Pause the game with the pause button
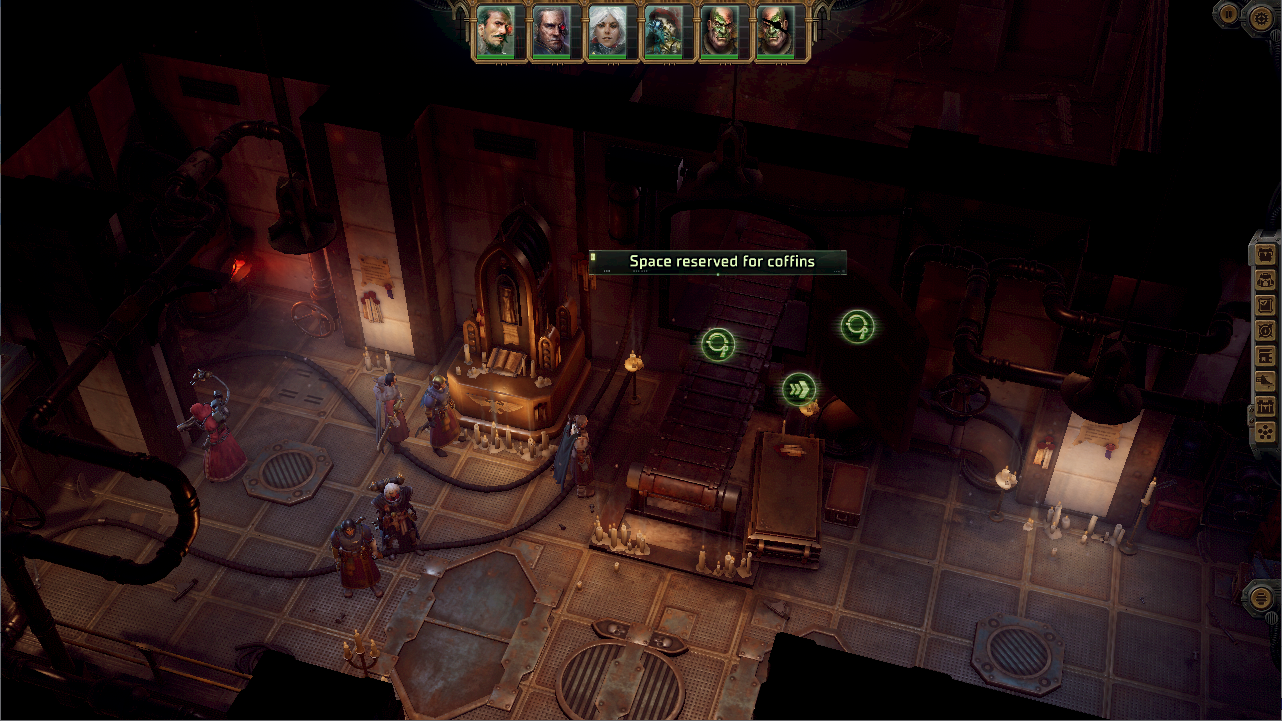This screenshot has width=1282, height=721. pyautogui.click(x=1228, y=13)
